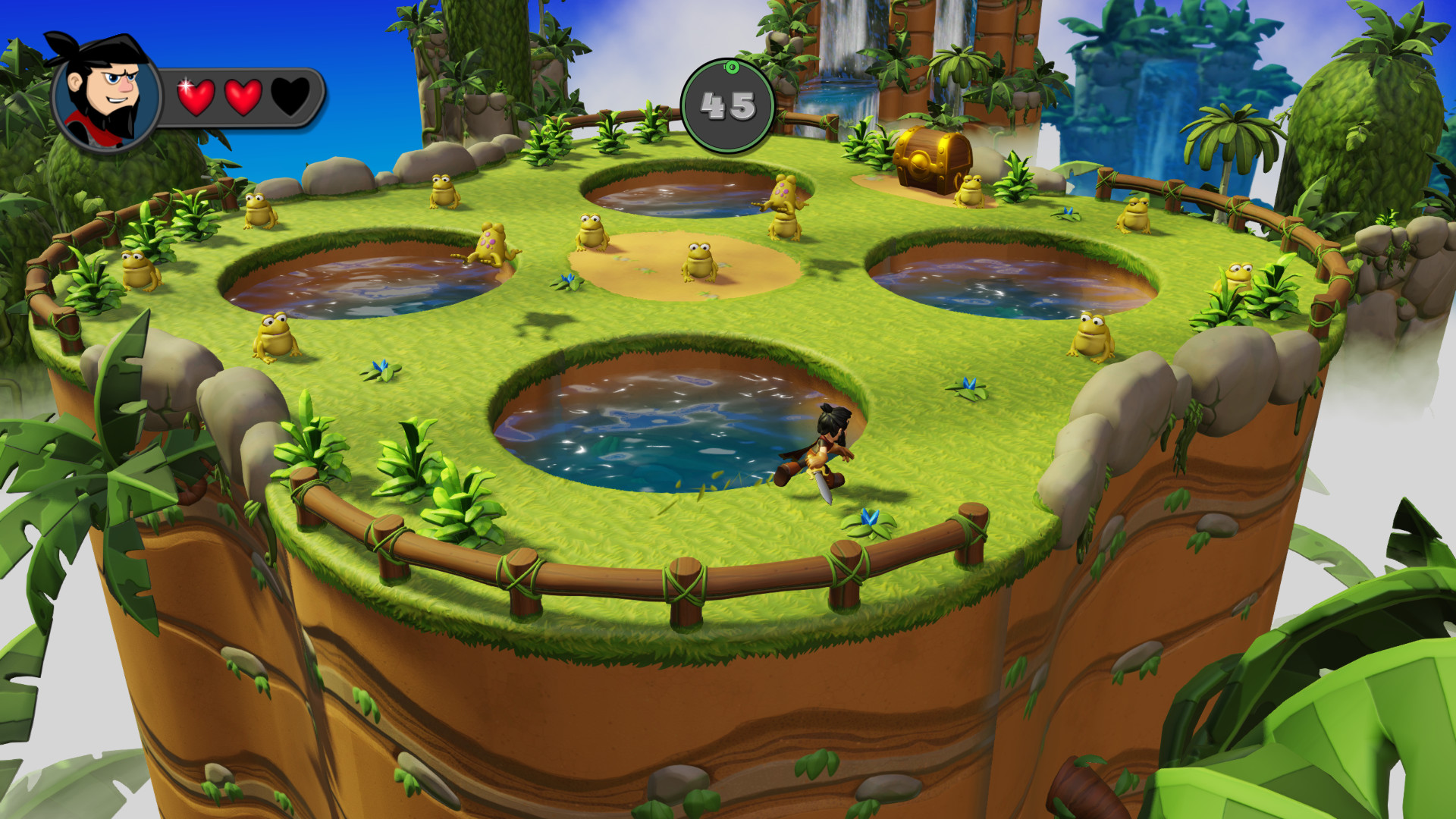Toggle the empty black heart slot
1456x819 pixels.
click(x=290, y=97)
